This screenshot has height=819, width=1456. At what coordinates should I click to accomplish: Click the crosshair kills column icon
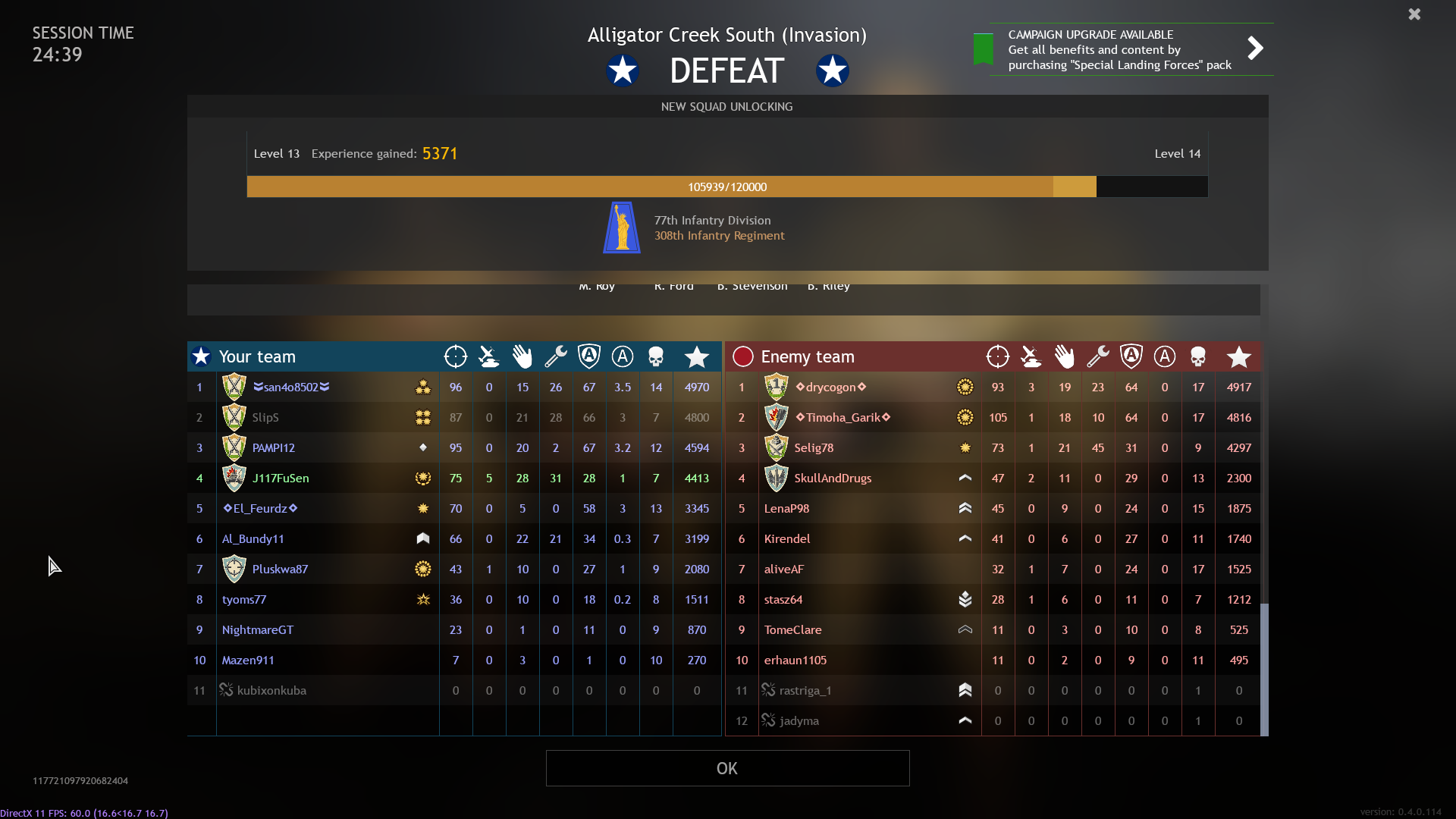tap(456, 356)
